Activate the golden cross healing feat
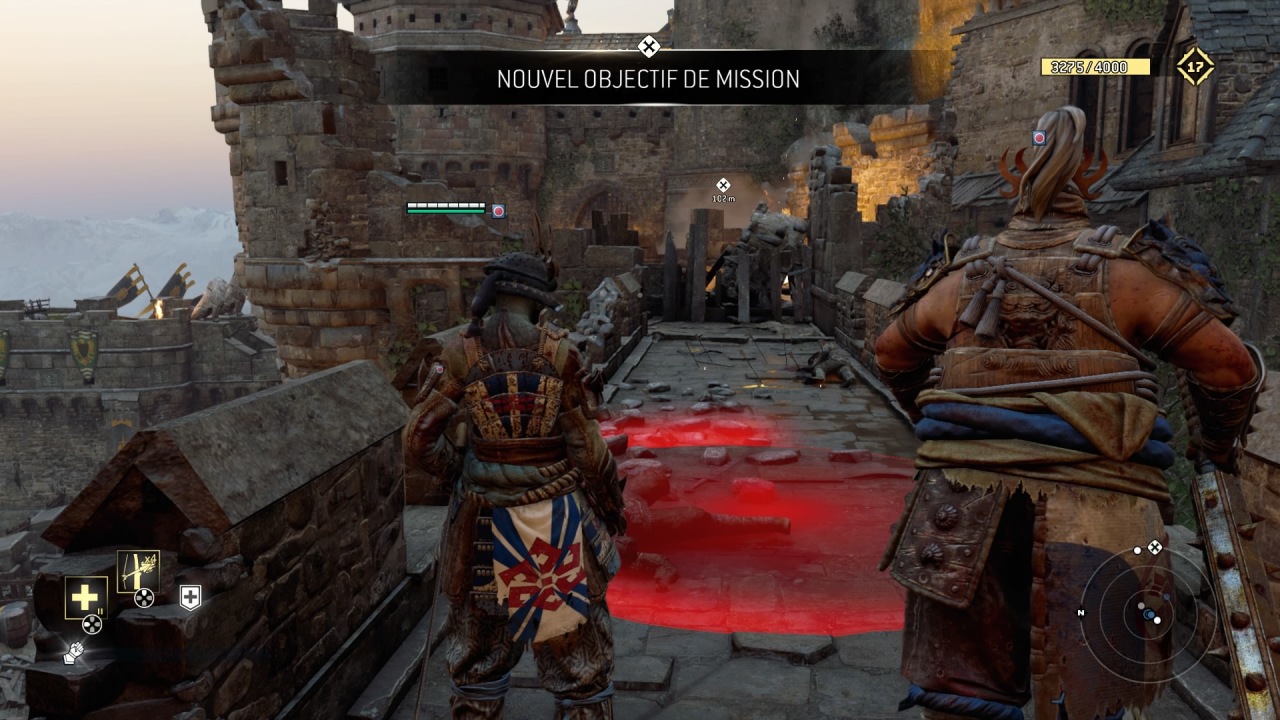 coord(86,597)
